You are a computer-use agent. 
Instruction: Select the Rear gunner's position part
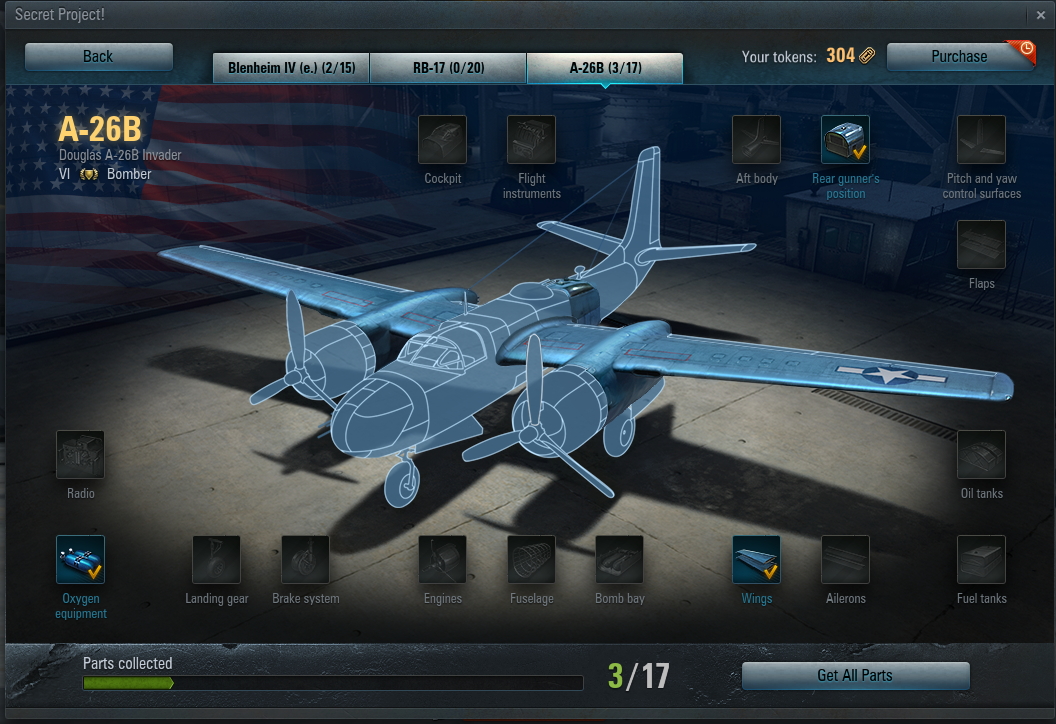pos(845,140)
